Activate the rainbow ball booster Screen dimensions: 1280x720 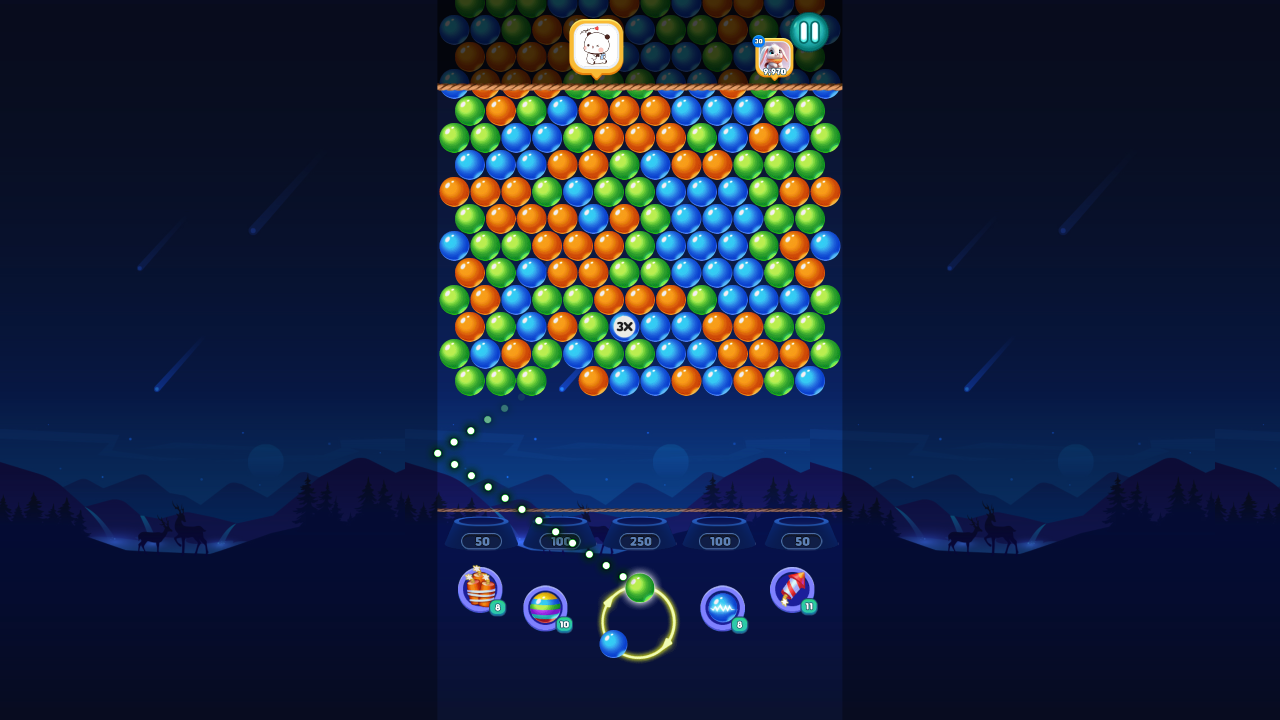543,605
